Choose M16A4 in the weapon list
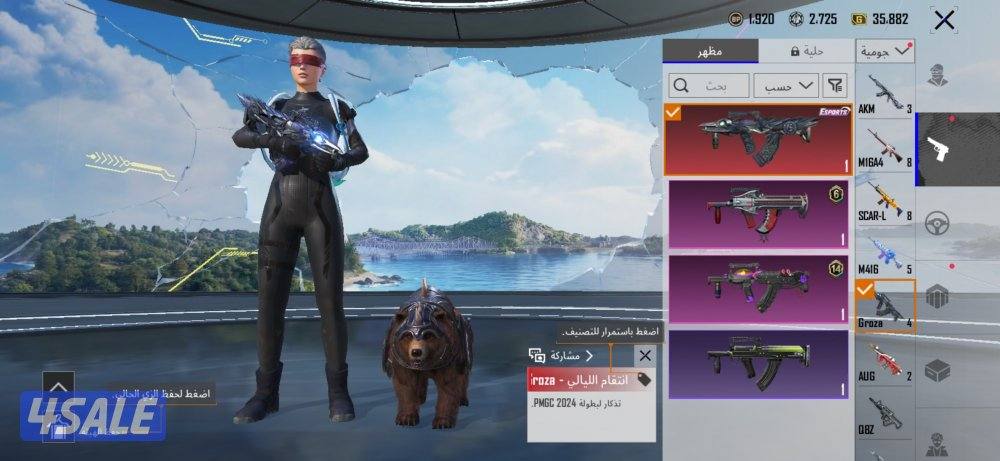The image size is (1000, 461). click(x=886, y=148)
